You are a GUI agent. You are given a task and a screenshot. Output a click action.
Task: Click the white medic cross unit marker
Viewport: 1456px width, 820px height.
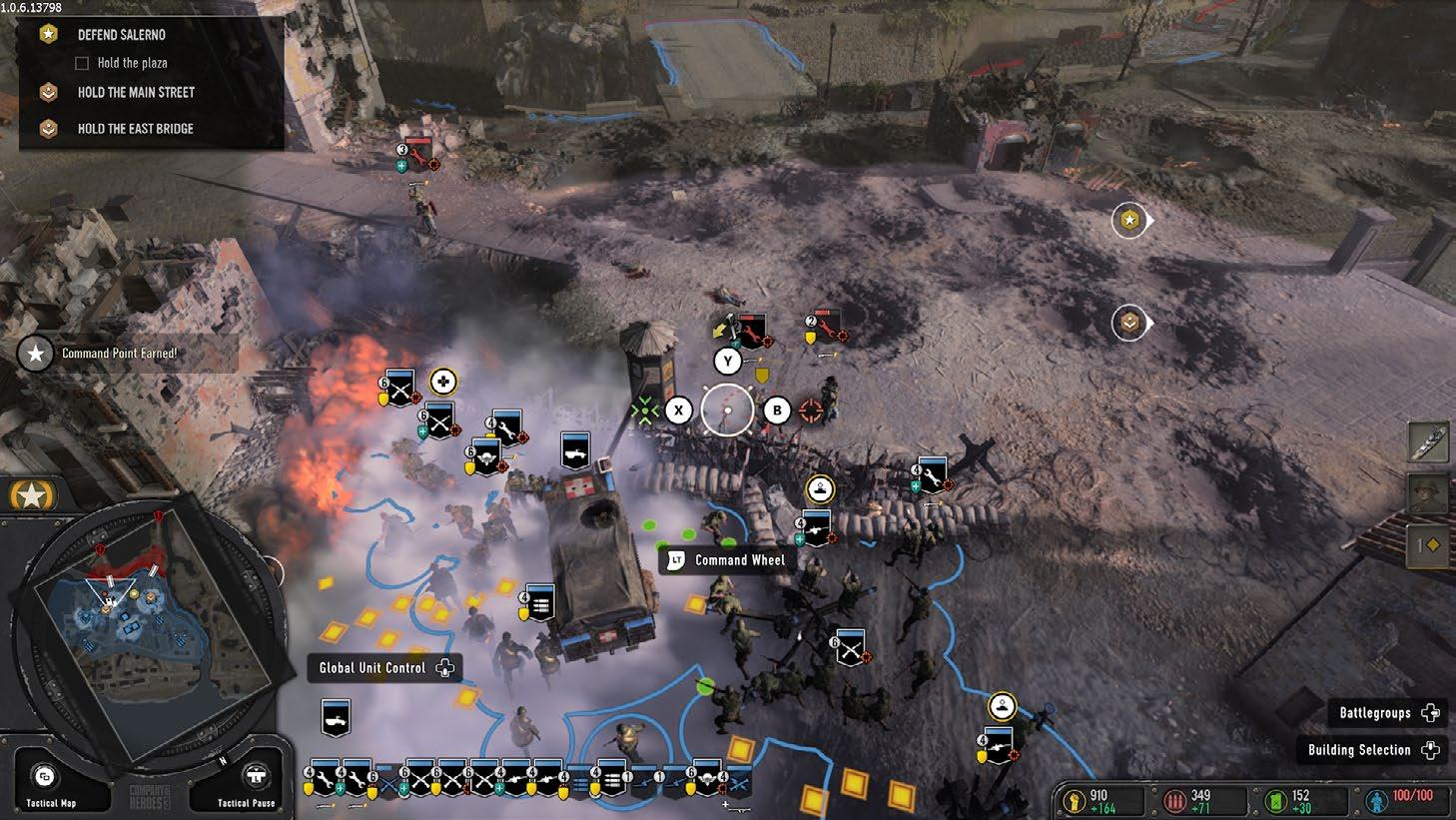[442, 381]
